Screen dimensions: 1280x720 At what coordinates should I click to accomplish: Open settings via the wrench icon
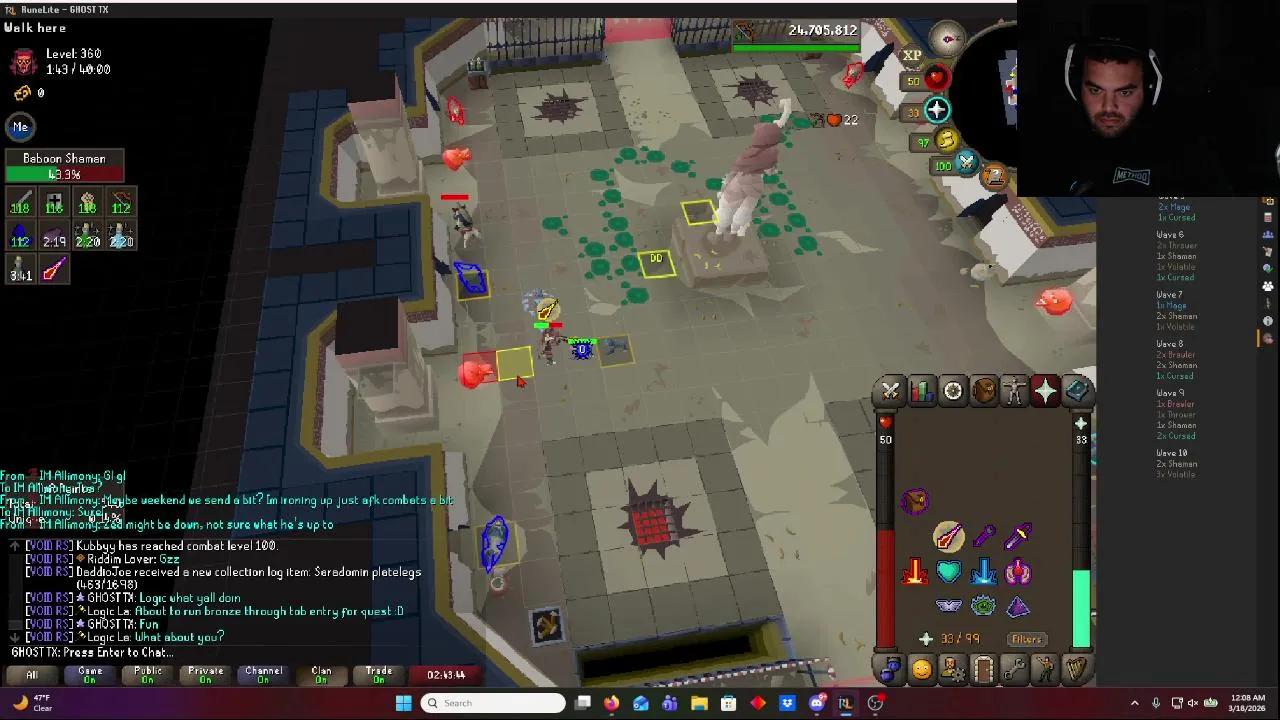(1015, 669)
